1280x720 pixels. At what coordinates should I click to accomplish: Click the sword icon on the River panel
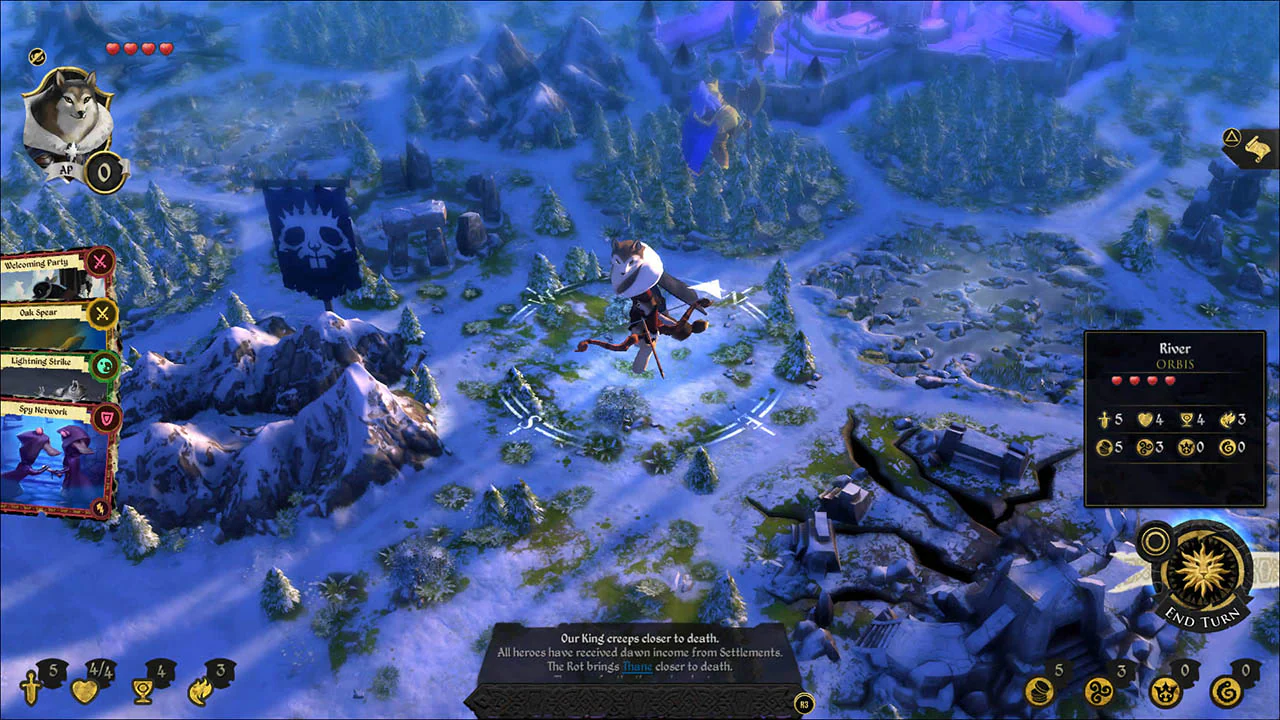tap(1104, 419)
